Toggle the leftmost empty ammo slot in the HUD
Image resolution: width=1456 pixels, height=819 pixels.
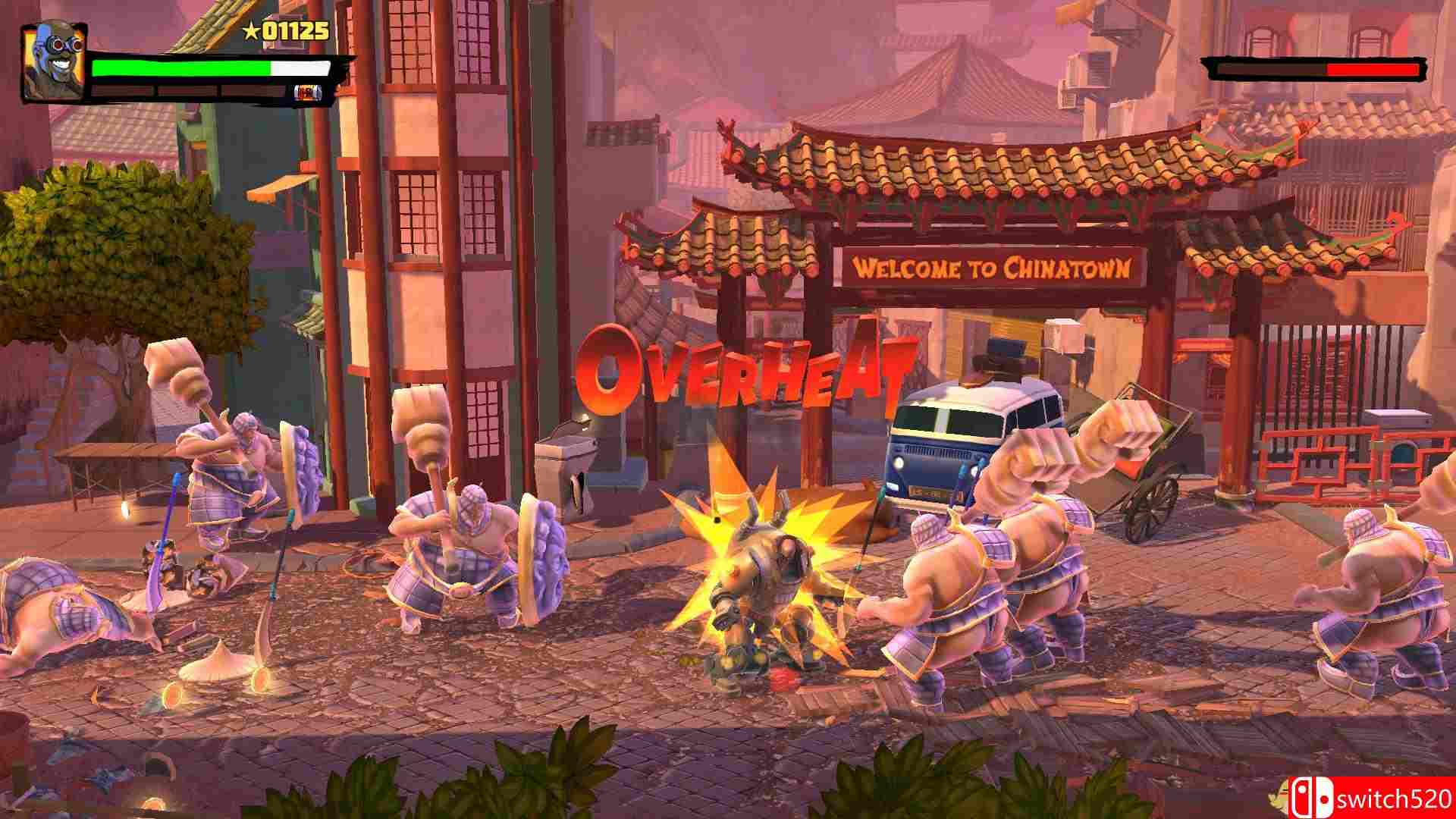(122, 91)
